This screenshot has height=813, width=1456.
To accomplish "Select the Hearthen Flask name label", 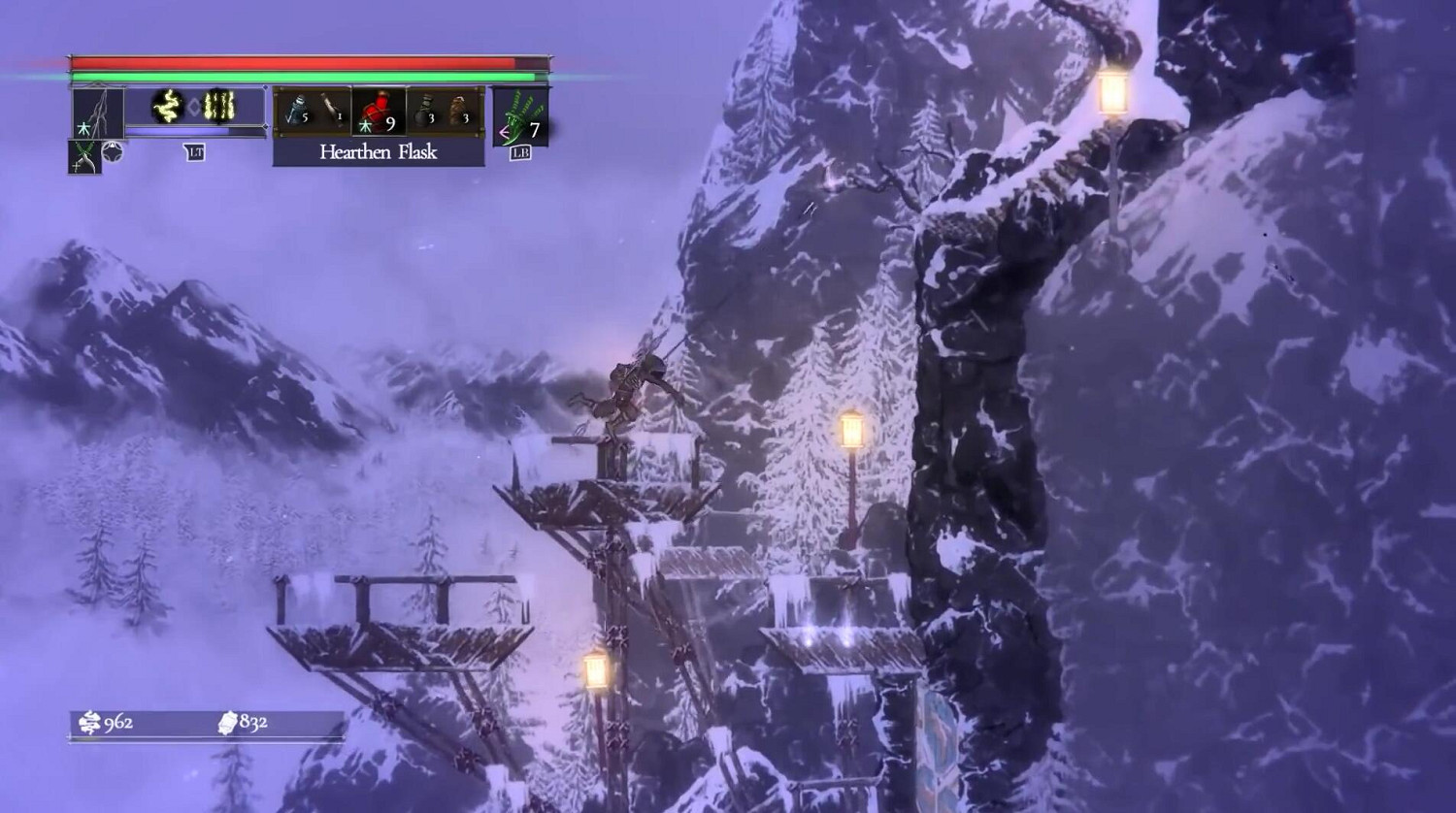I will (x=380, y=153).
